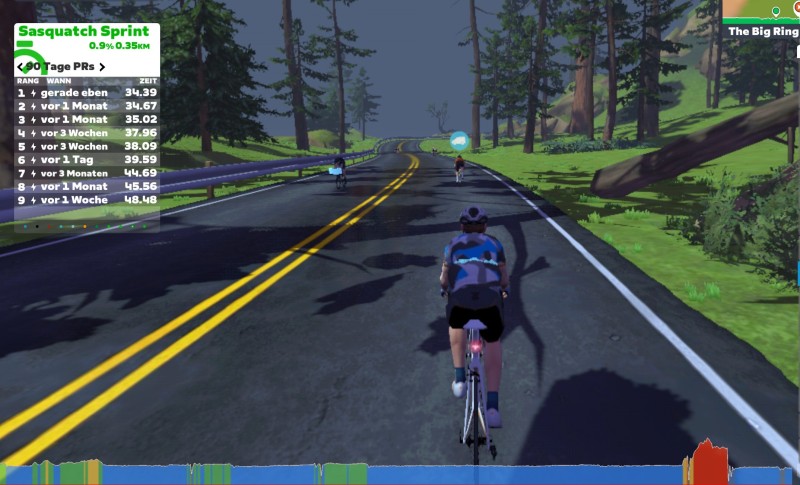Open the minimap
This screenshot has width=800, height=485.
pos(762,10)
